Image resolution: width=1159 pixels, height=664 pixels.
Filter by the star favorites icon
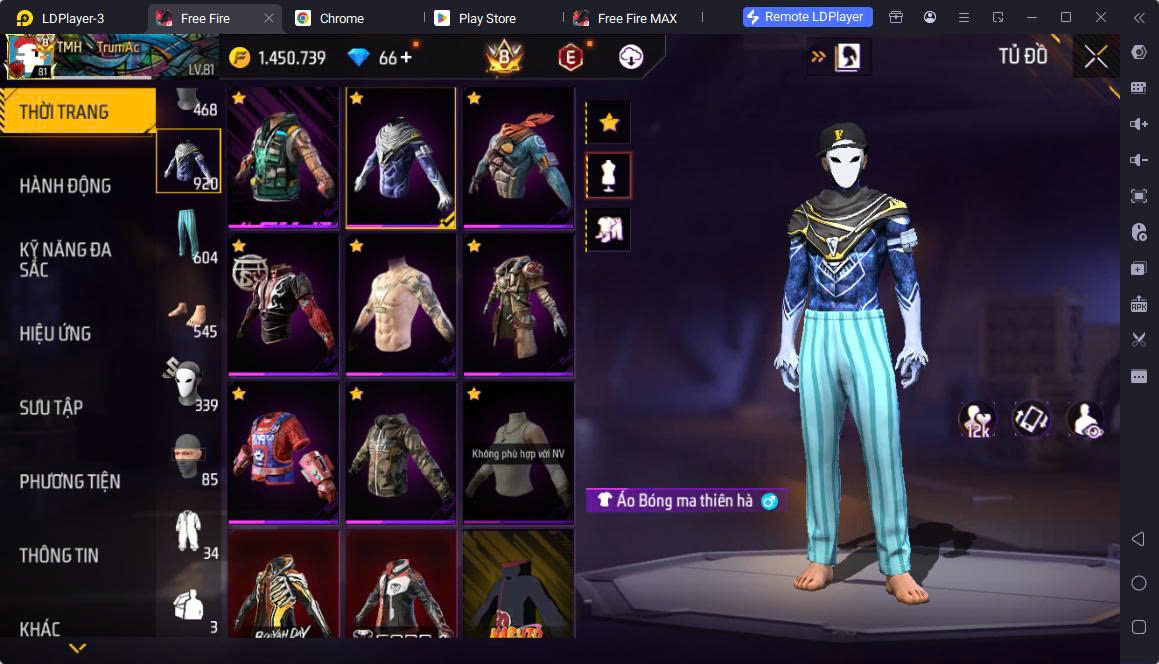tap(608, 123)
